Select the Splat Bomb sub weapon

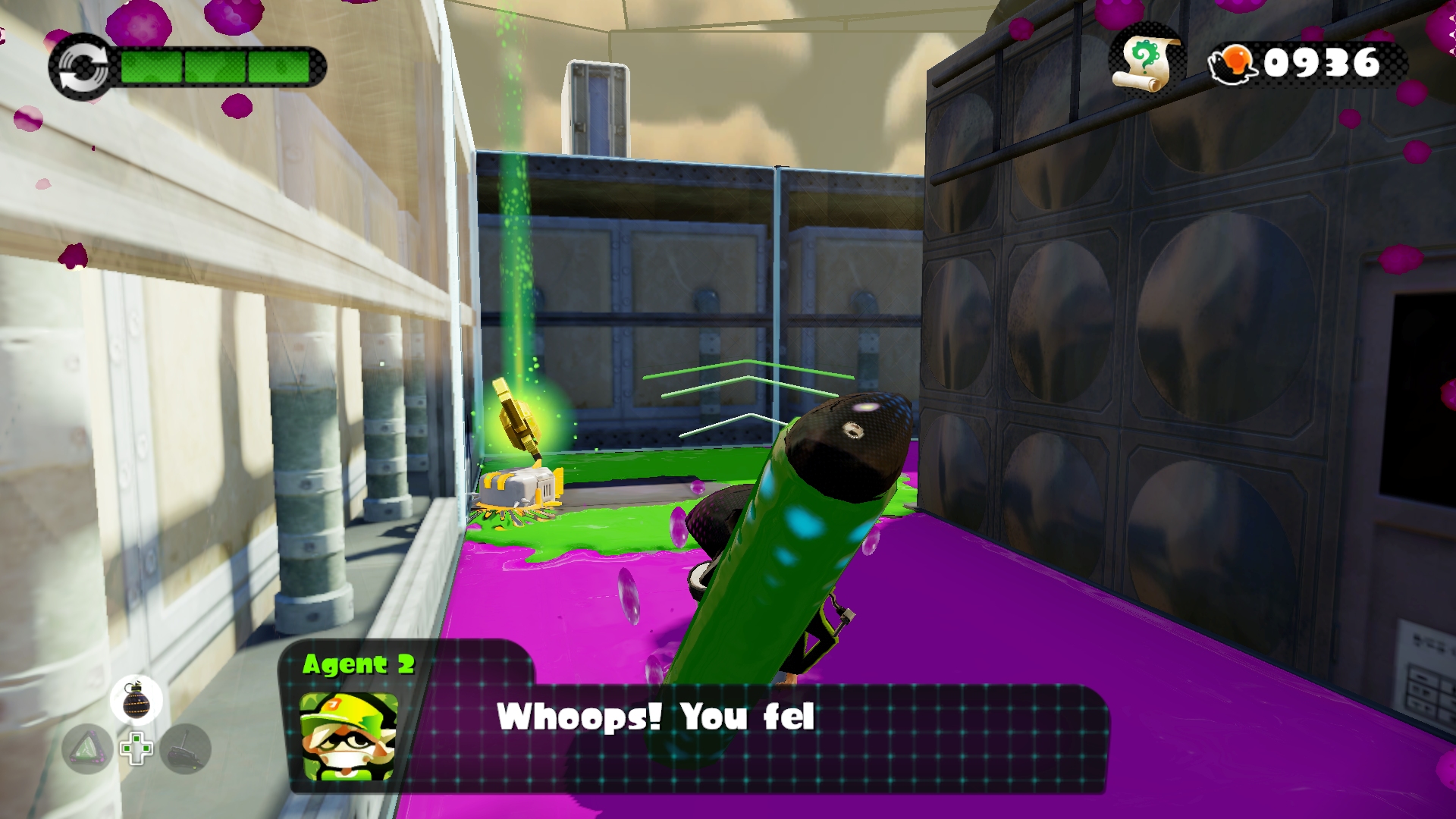coord(136,700)
